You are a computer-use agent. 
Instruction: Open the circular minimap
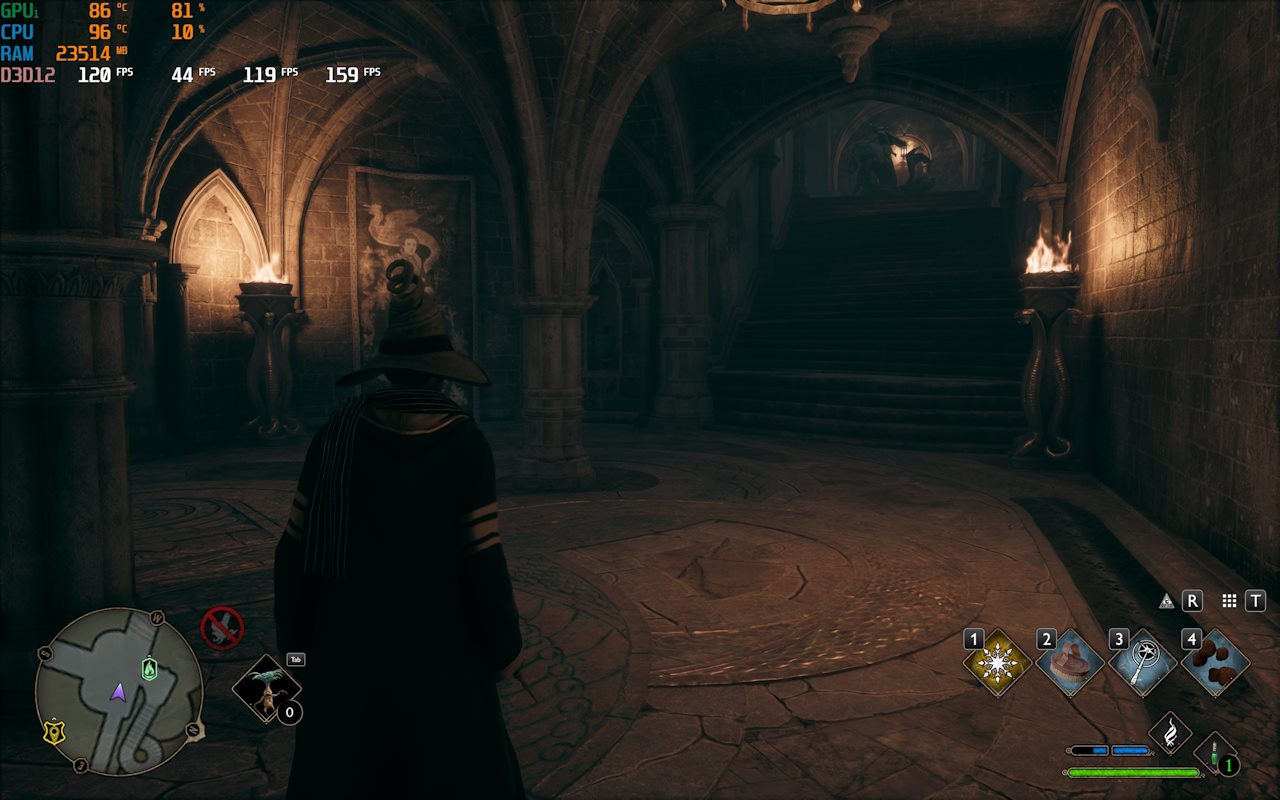click(119, 691)
